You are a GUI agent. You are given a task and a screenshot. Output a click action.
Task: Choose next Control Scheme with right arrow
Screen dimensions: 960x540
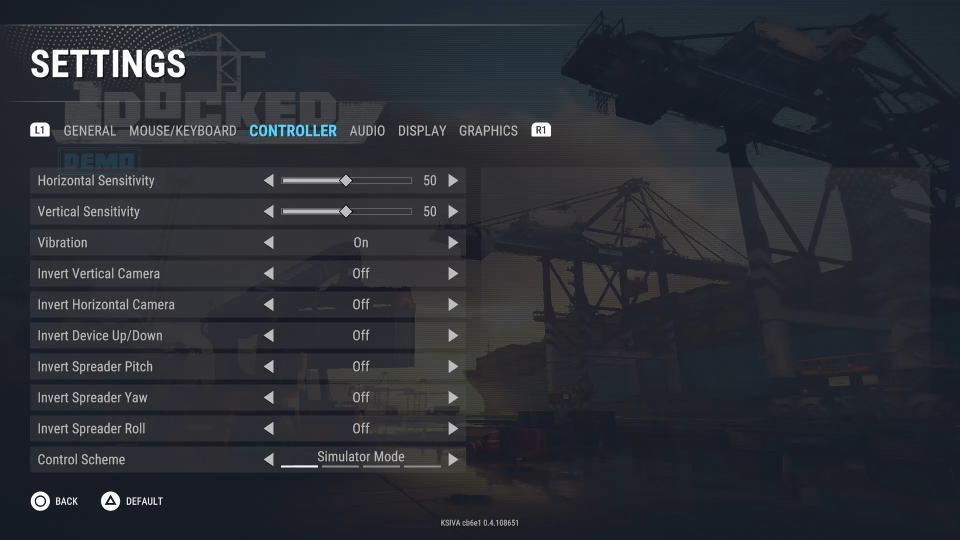pyautogui.click(x=453, y=460)
